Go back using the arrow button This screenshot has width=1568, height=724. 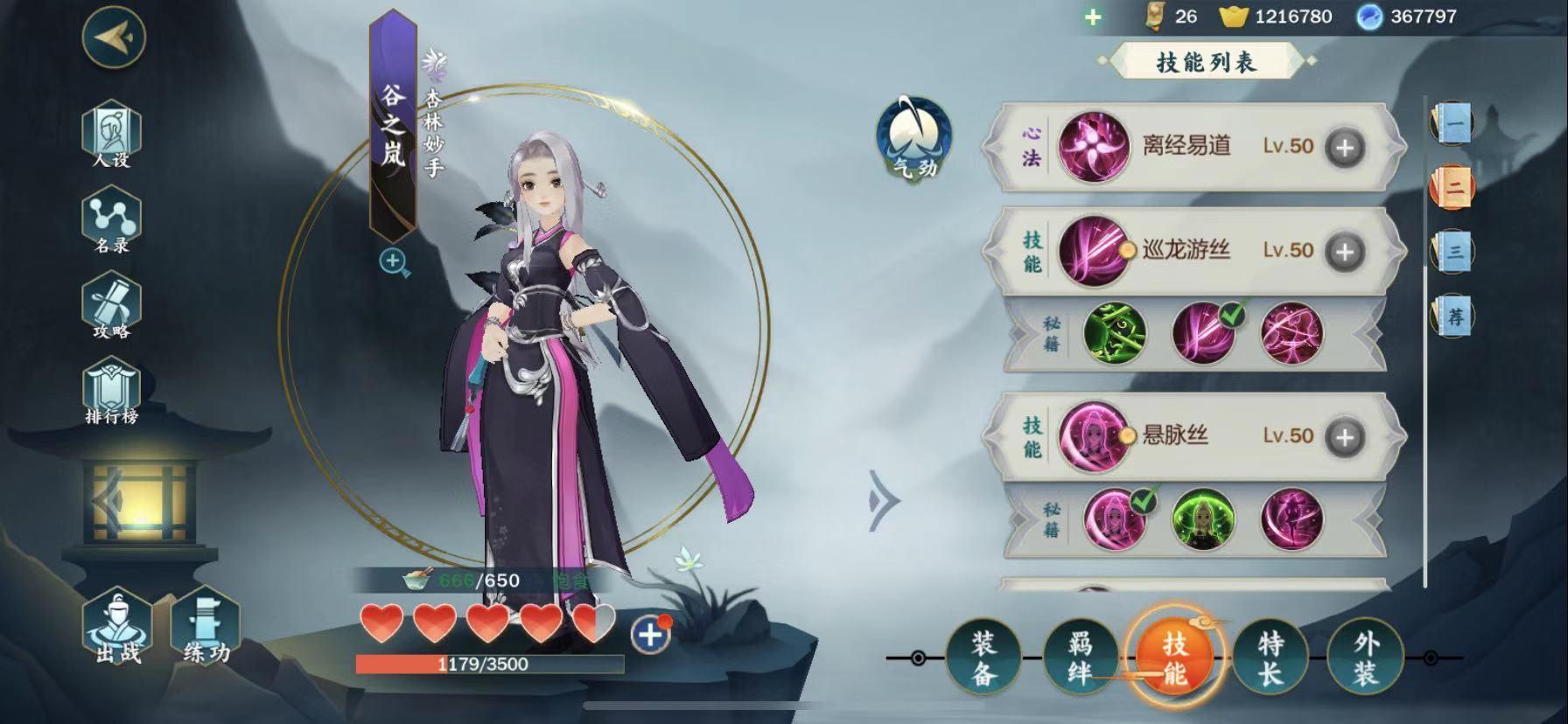[x=114, y=37]
